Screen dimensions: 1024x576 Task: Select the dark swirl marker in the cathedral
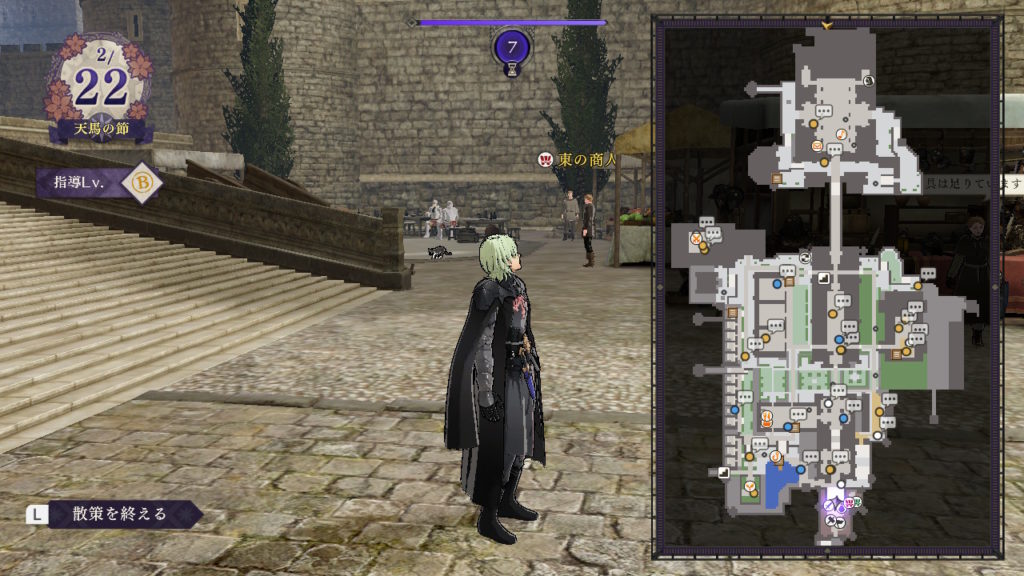pyautogui.click(x=869, y=79)
